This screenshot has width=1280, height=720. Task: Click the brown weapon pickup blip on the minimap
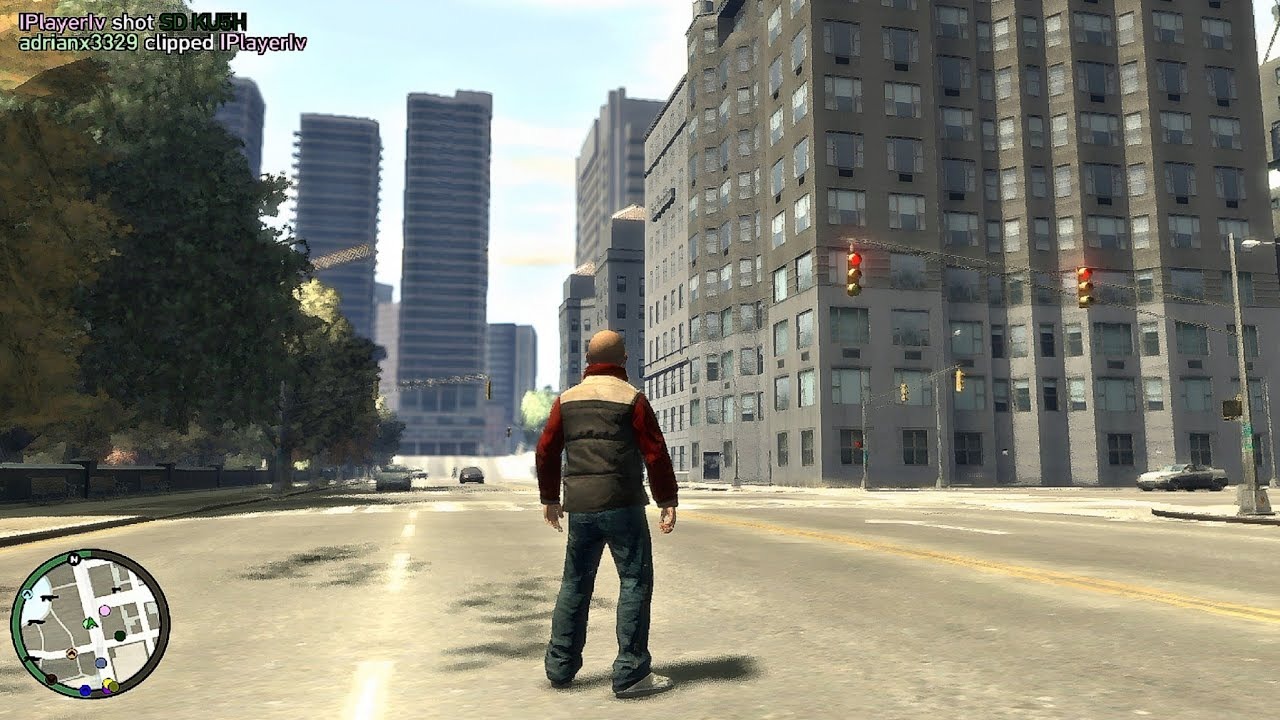click(71, 652)
